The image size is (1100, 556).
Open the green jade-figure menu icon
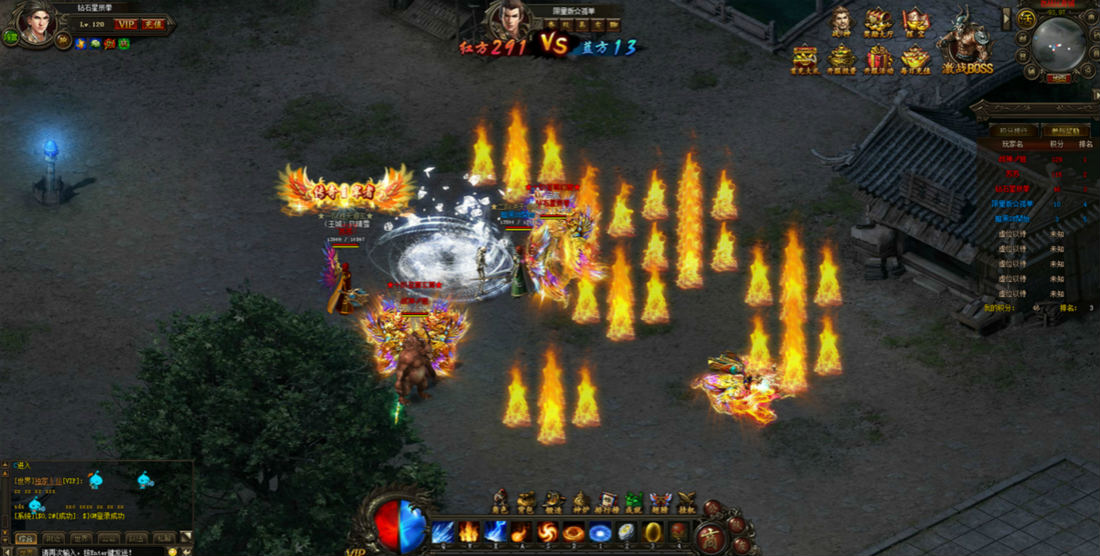(633, 500)
